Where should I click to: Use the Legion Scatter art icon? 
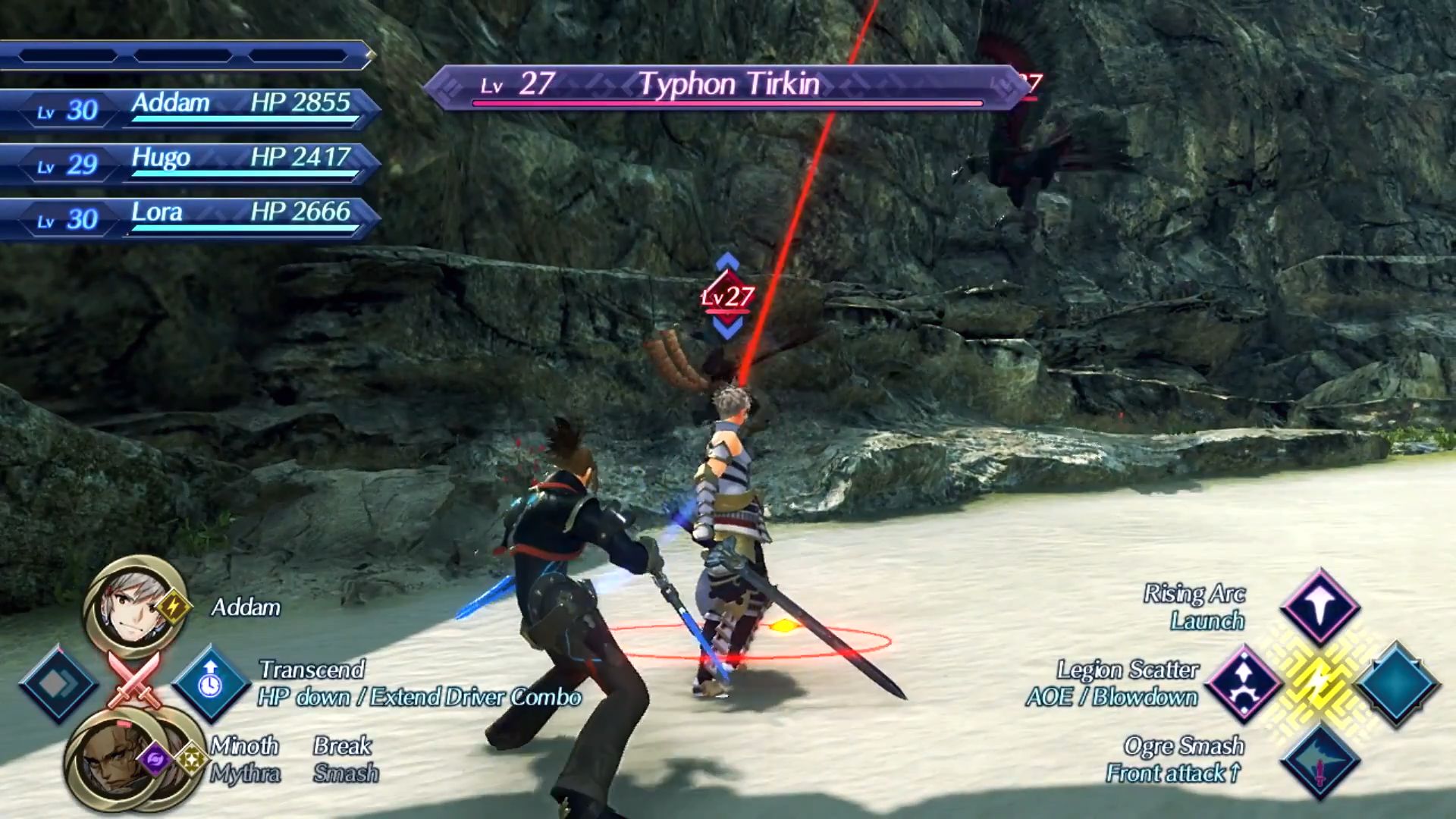[1244, 683]
